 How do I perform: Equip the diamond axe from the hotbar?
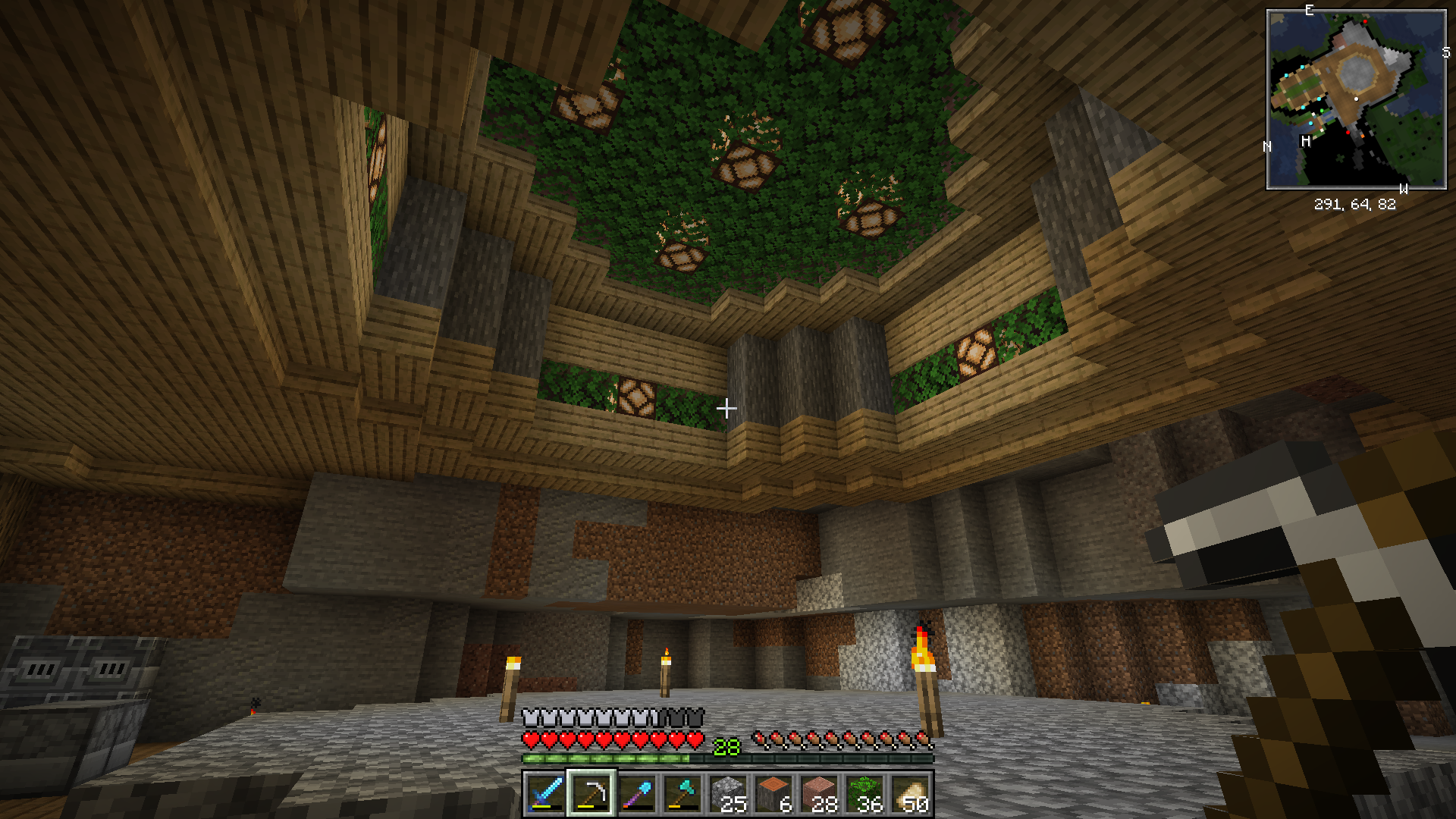tap(682, 794)
